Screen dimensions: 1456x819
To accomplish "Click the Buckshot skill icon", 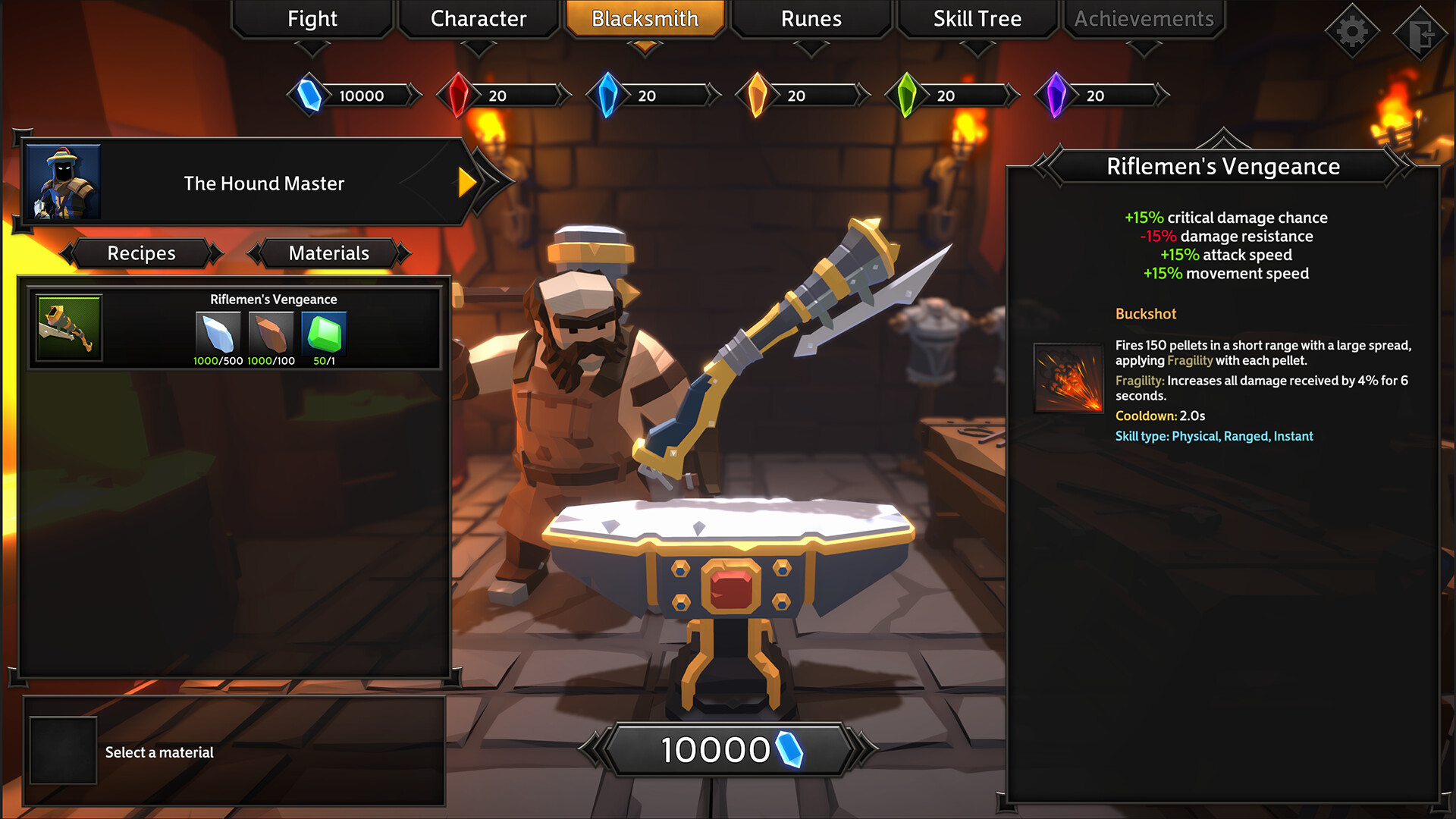I will [x=1067, y=379].
